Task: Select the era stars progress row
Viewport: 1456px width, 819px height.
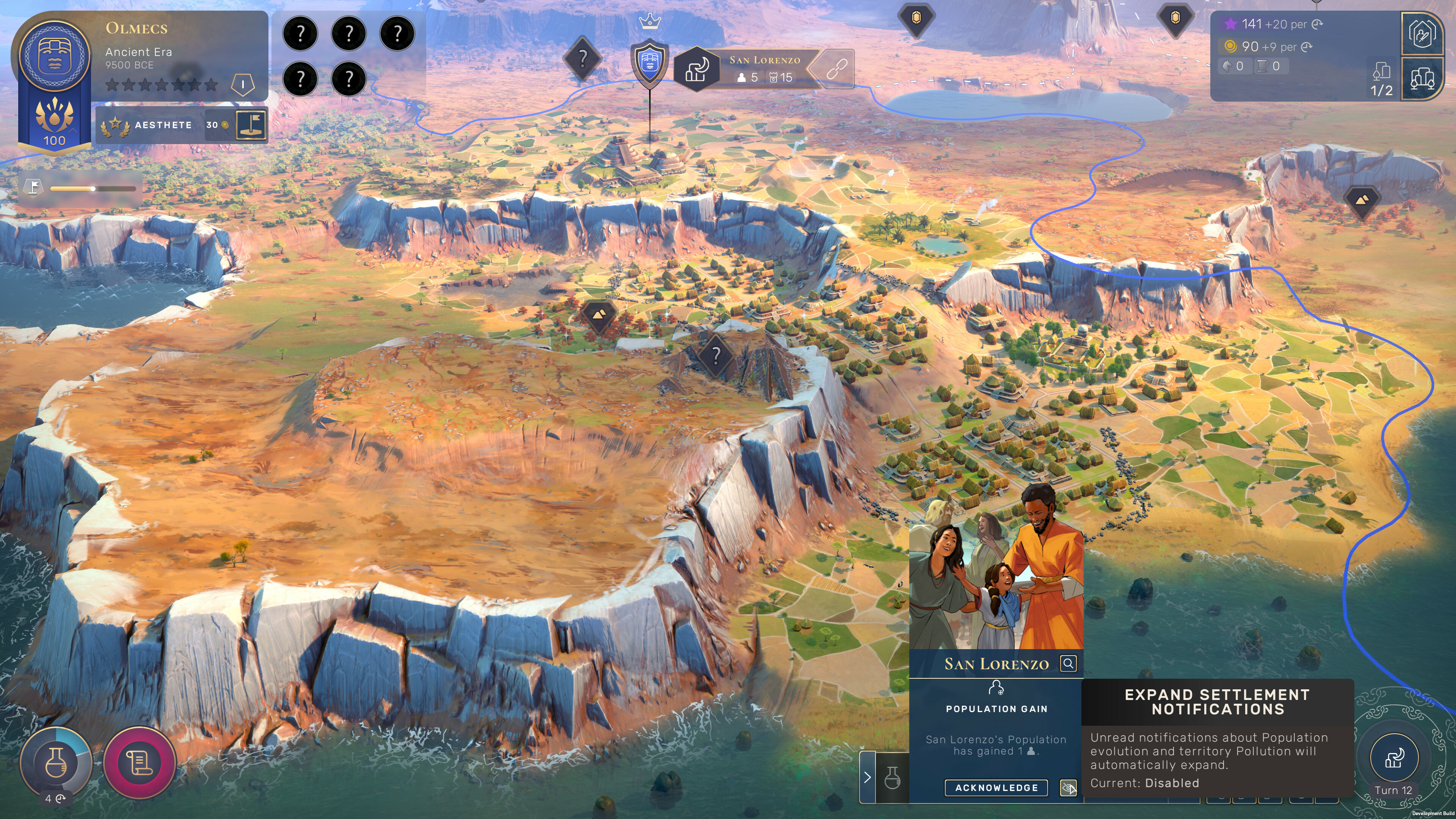Action: [162, 85]
